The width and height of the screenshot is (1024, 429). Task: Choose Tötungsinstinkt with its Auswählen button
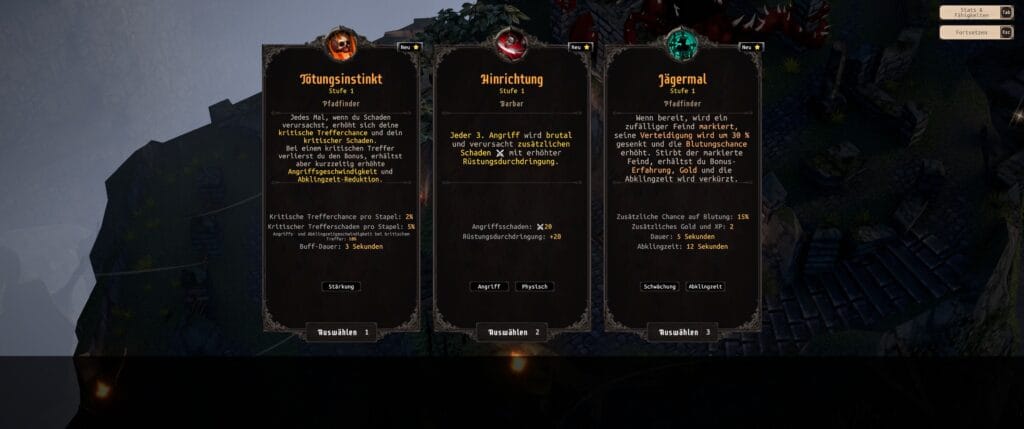coord(341,332)
